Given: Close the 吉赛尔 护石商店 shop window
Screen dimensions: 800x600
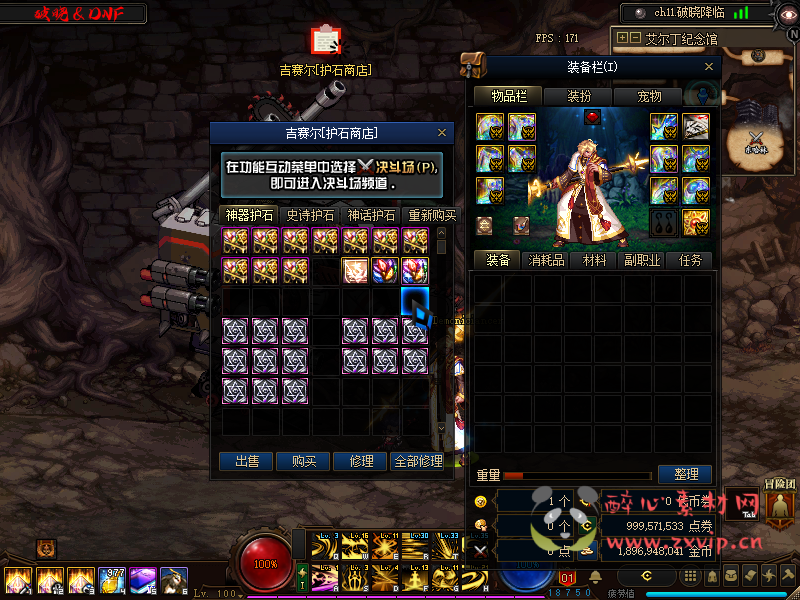Looking at the screenshot, I should (443, 132).
